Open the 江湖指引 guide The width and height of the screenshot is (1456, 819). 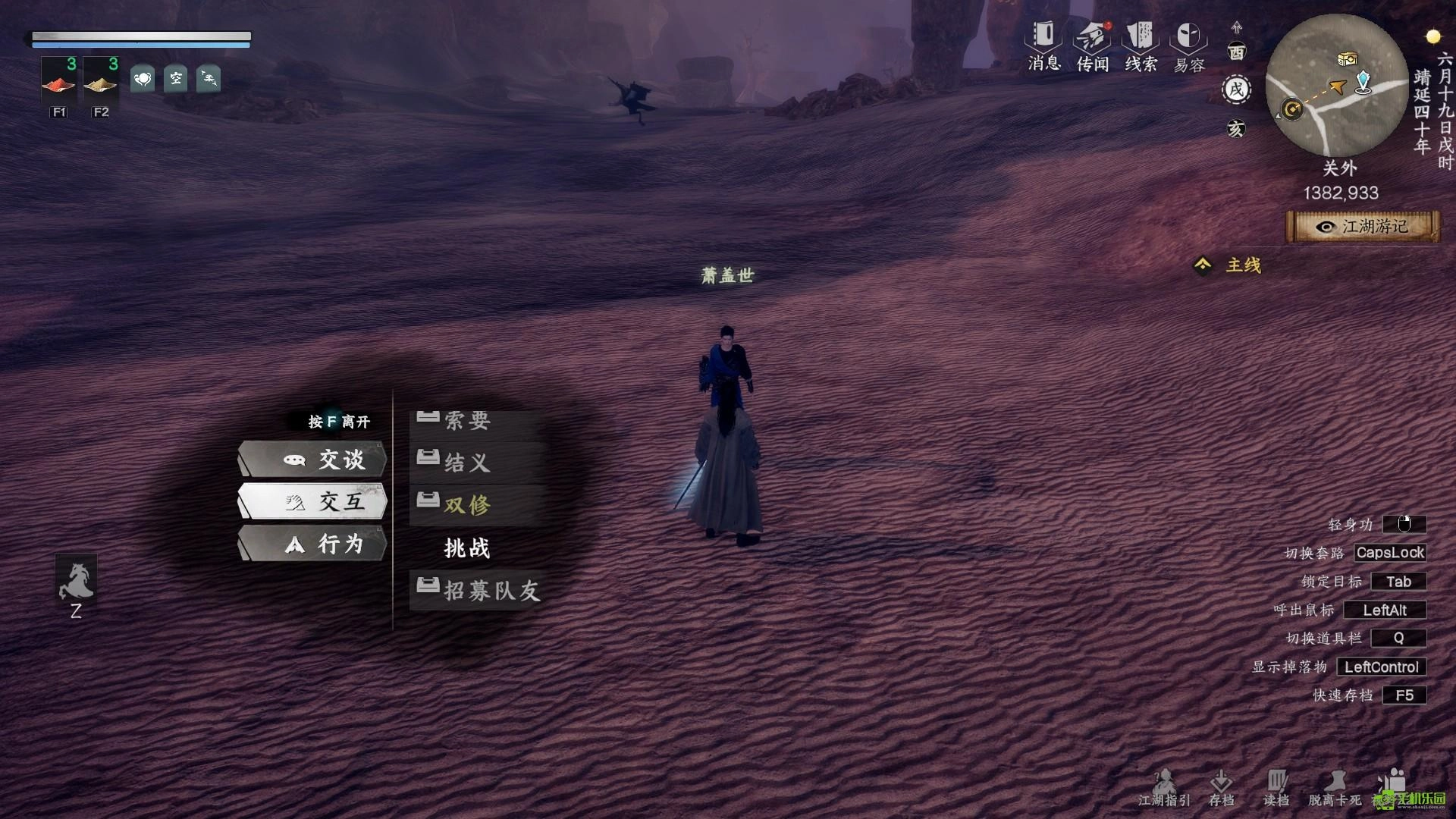point(1164,788)
